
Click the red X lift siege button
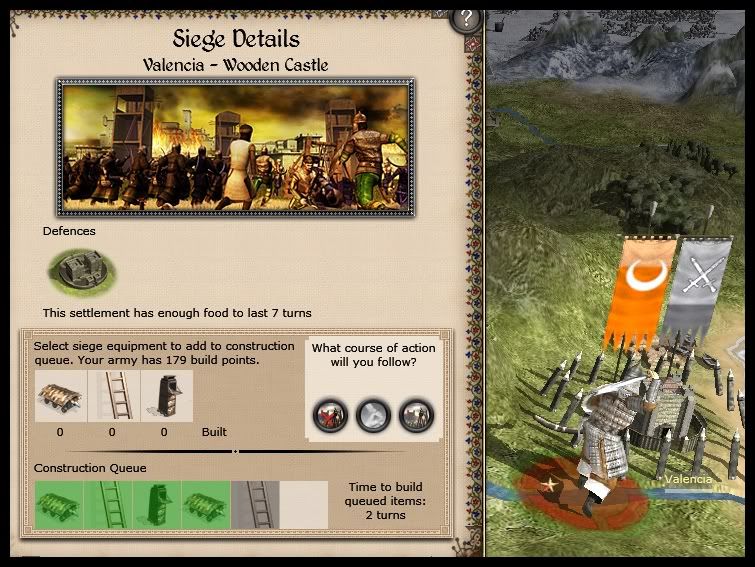pyautogui.click(x=332, y=414)
